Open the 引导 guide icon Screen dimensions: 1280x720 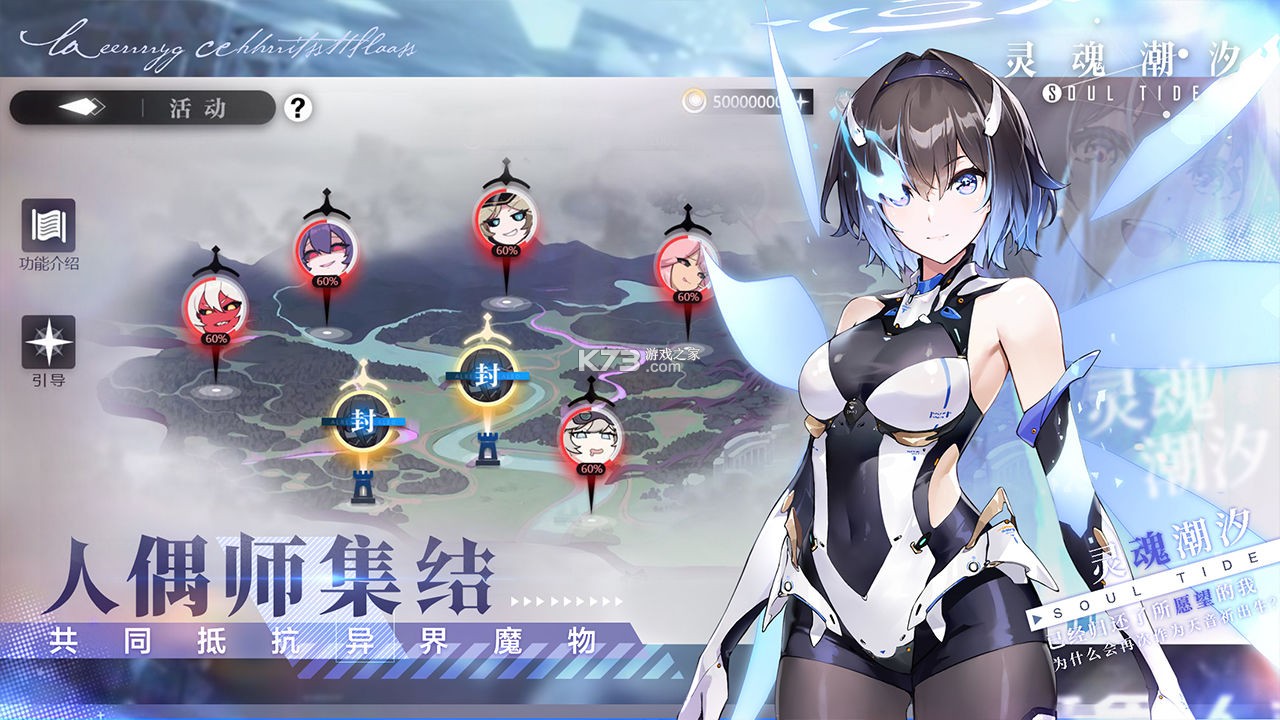point(48,343)
